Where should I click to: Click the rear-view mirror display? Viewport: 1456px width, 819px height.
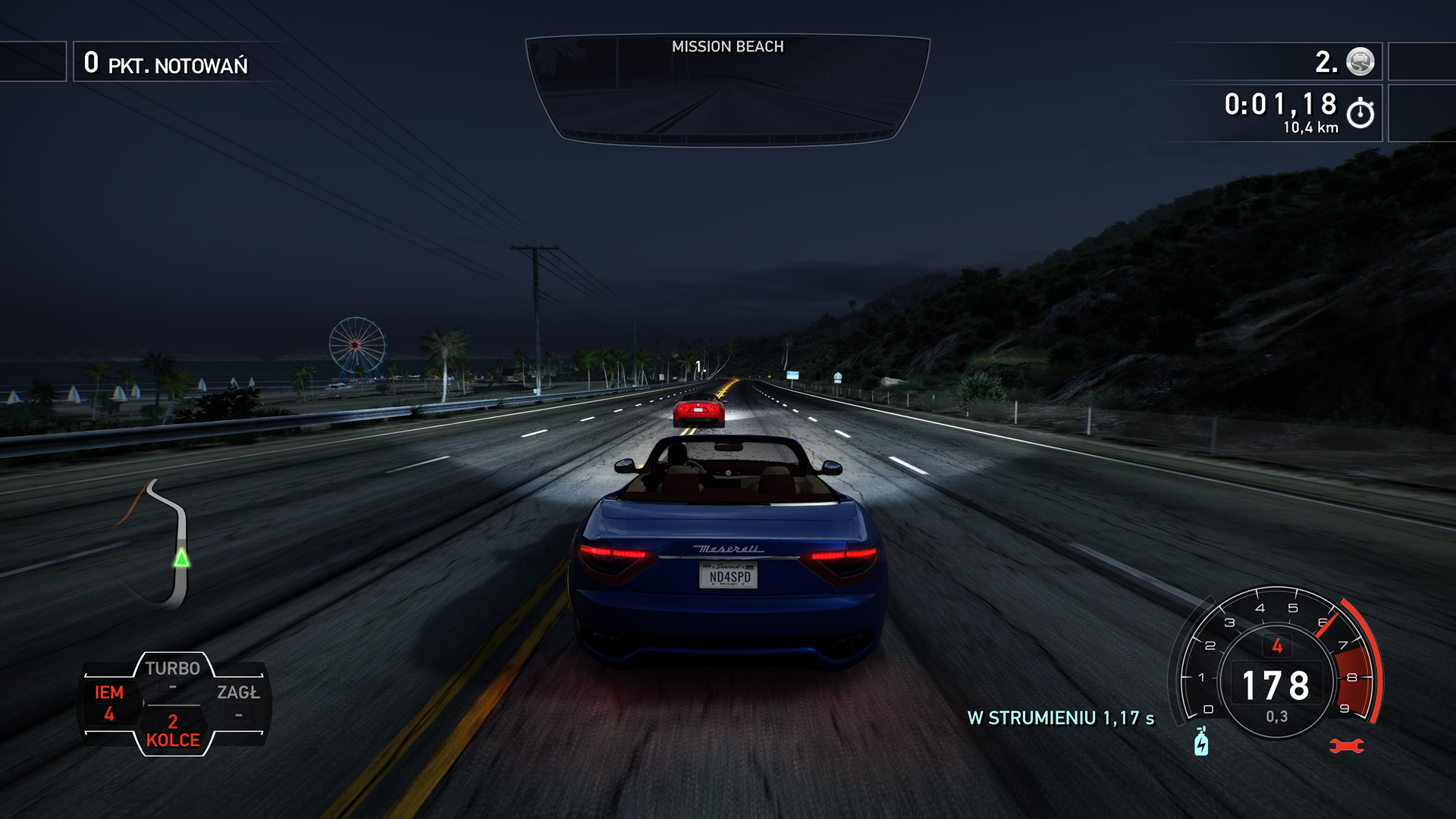click(728, 89)
